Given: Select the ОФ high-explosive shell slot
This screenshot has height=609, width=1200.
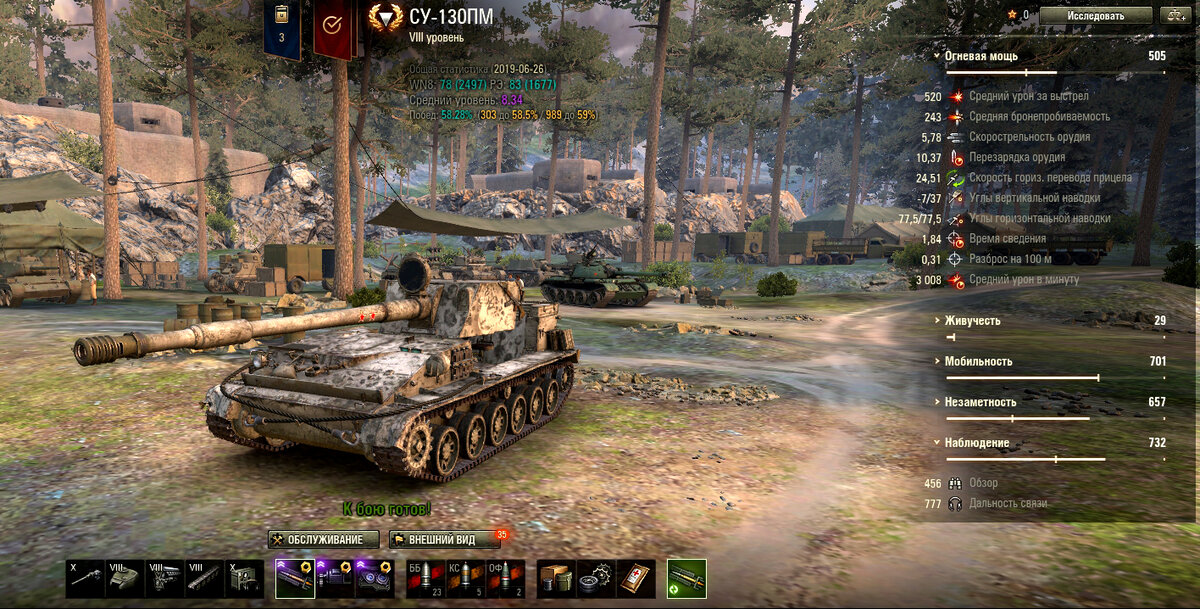Looking at the screenshot, I should [505, 579].
